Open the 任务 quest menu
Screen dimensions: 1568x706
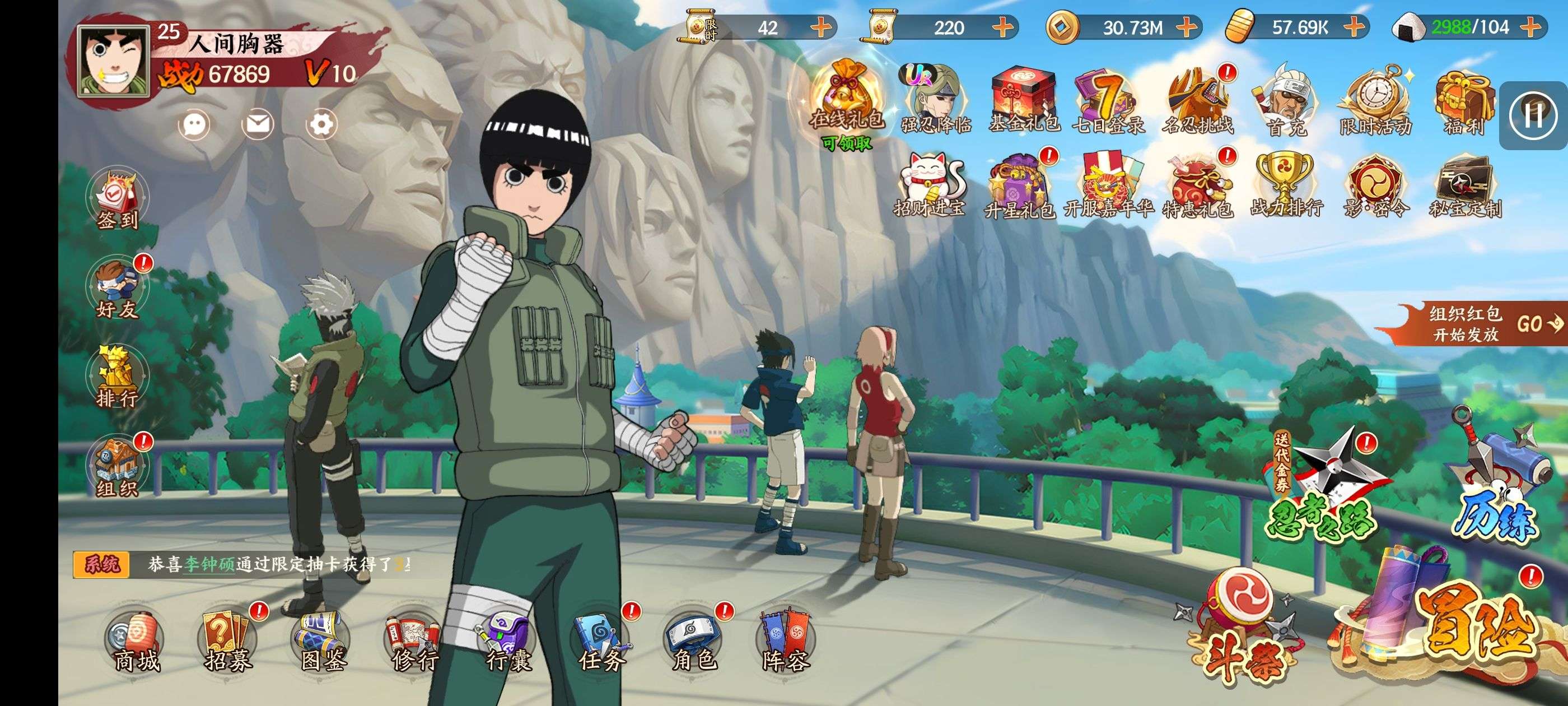pyautogui.click(x=601, y=642)
